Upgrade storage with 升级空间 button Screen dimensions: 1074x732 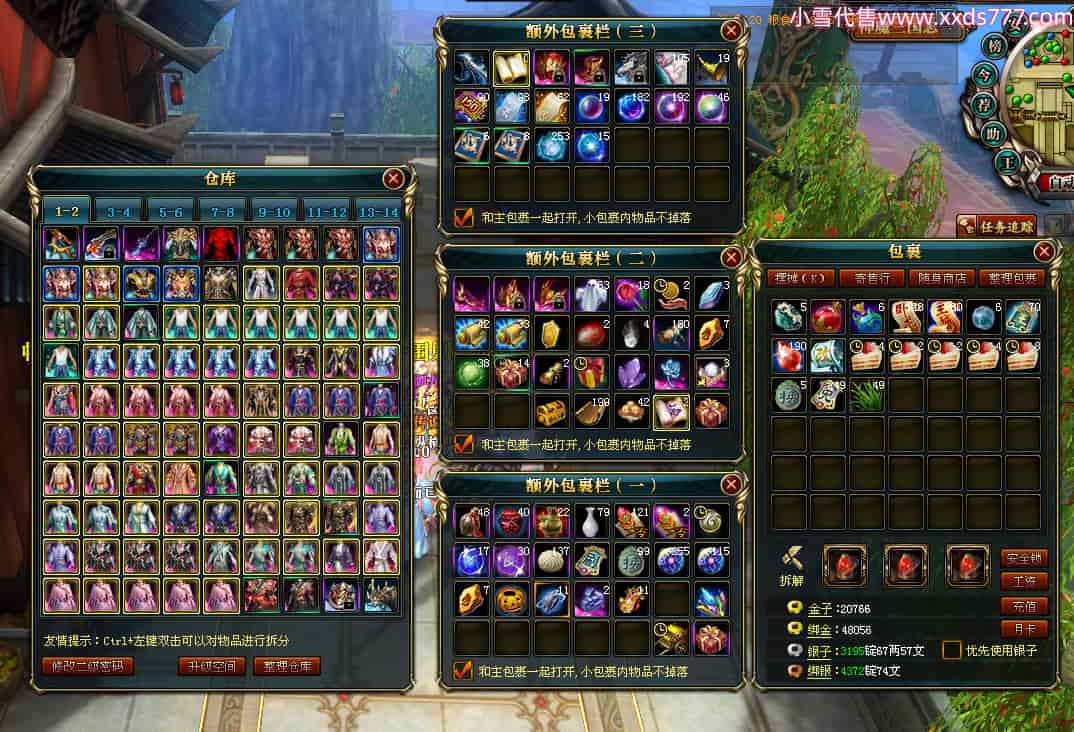(x=212, y=666)
